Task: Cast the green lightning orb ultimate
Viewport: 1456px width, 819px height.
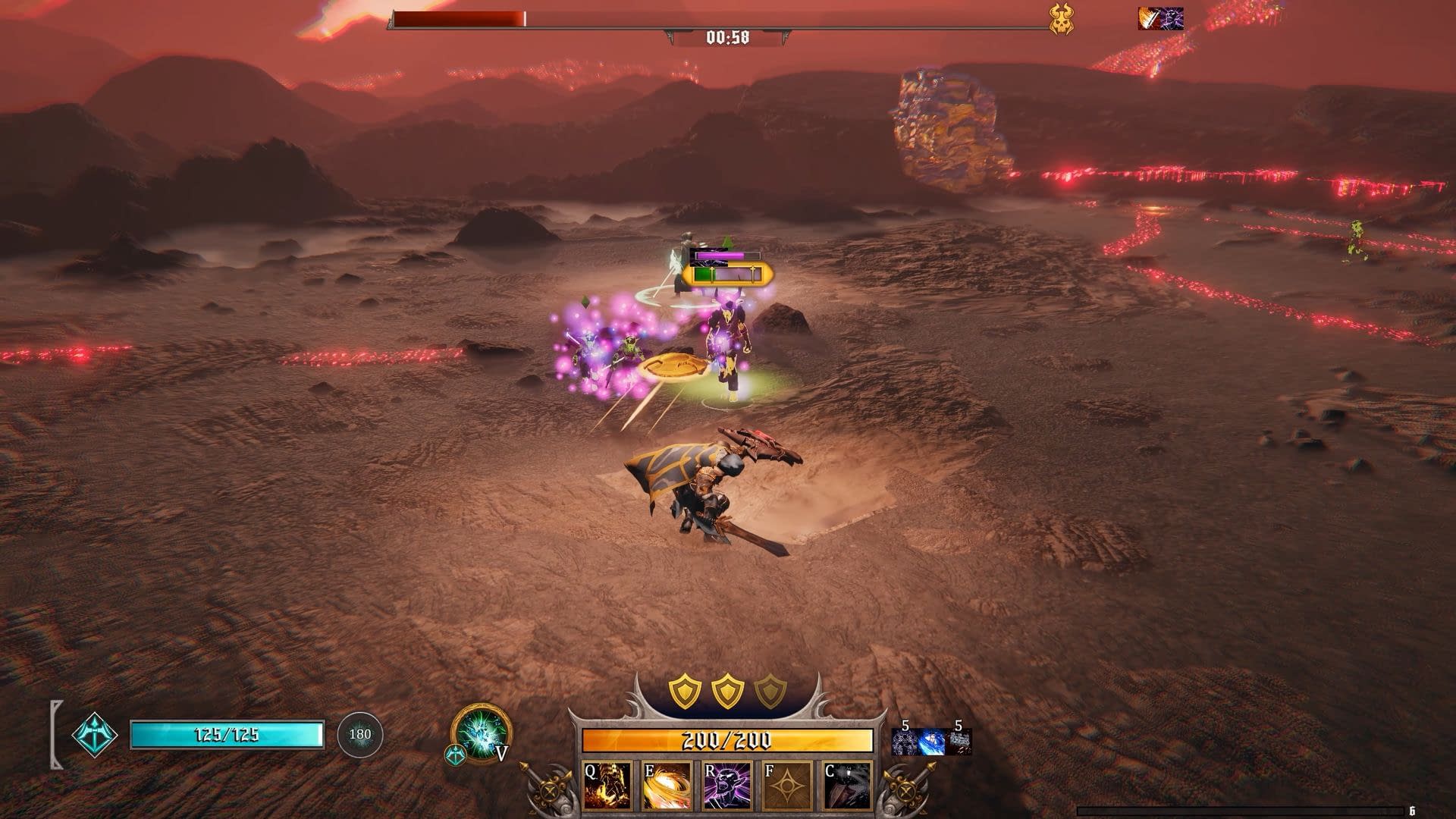Action: click(480, 733)
